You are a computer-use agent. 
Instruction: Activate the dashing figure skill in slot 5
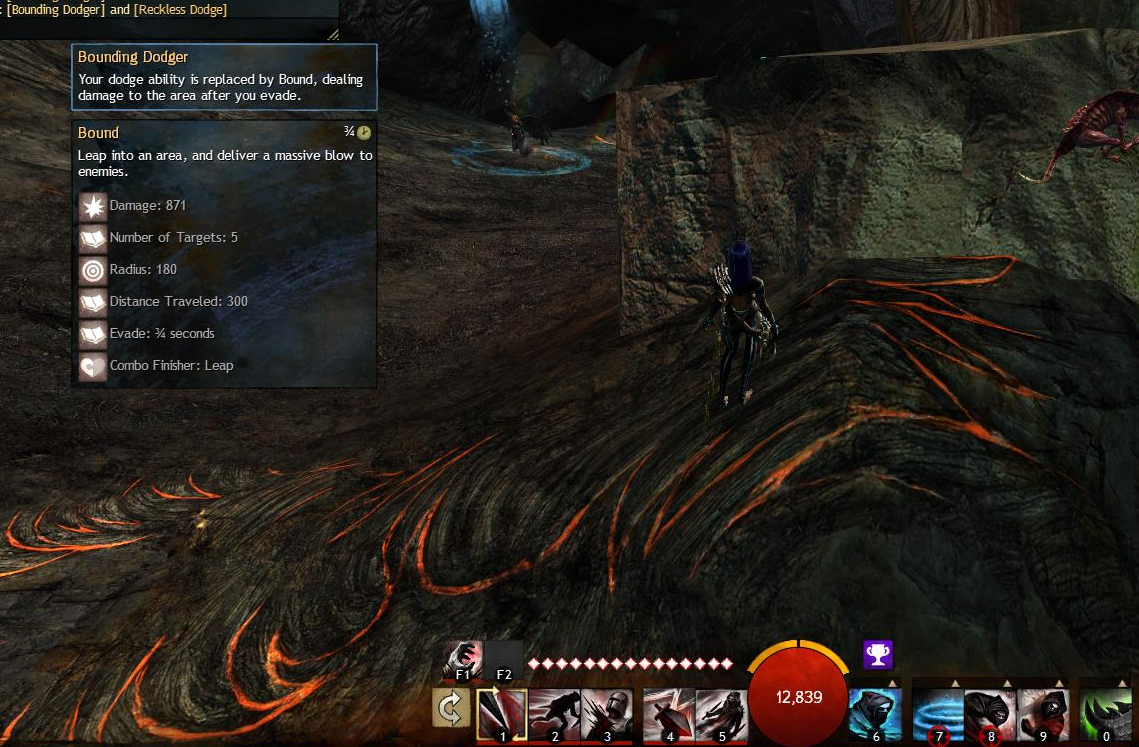pyautogui.click(x=721, y=713)
